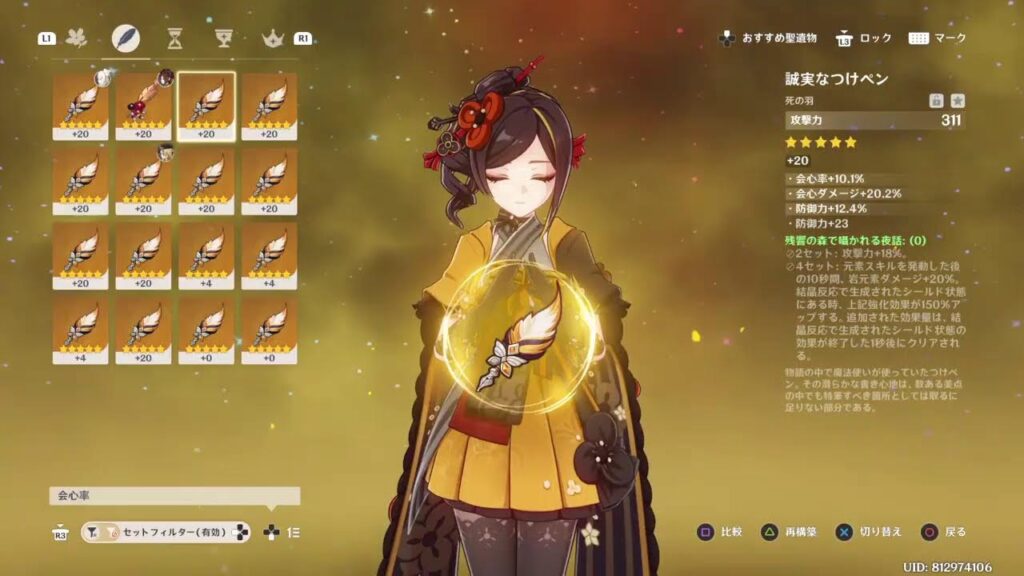The width and height of the screenshot is (1024, 576).
Task: Open the 会心率 sort criteria bar
Action: pos(175,495)
